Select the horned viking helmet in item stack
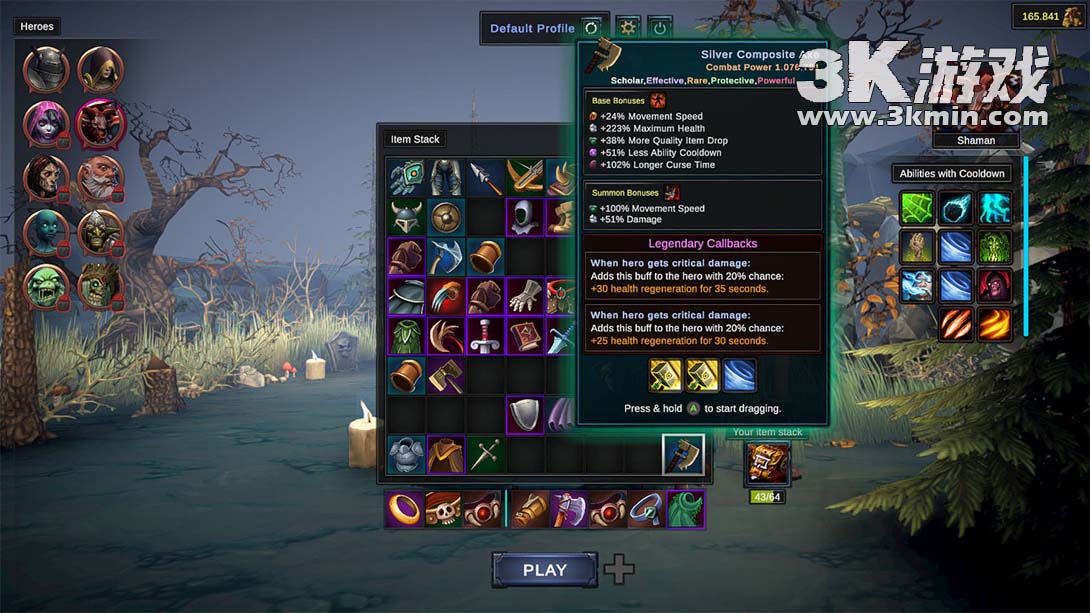Image resolution: width=1090 pixels, height=613 pixels. [407, 217]
